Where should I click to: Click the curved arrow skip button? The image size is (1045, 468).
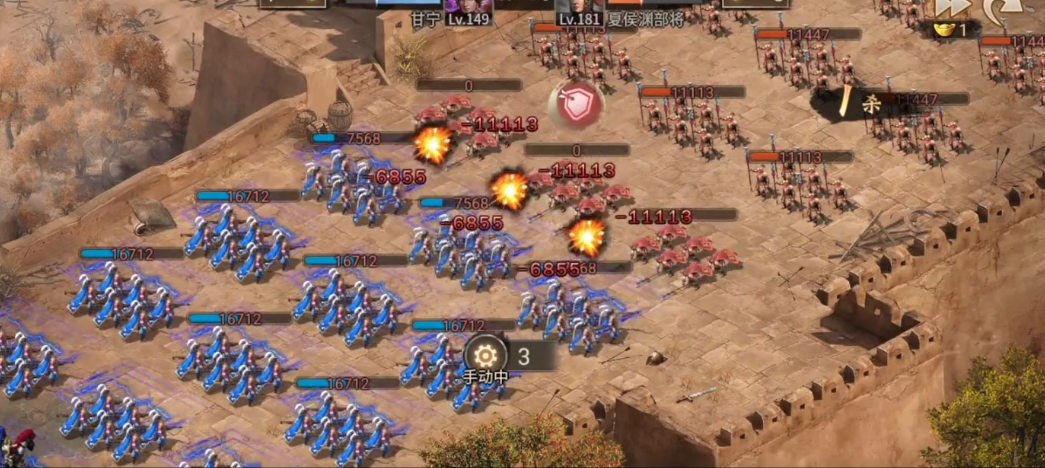click(x=997, y=8)
